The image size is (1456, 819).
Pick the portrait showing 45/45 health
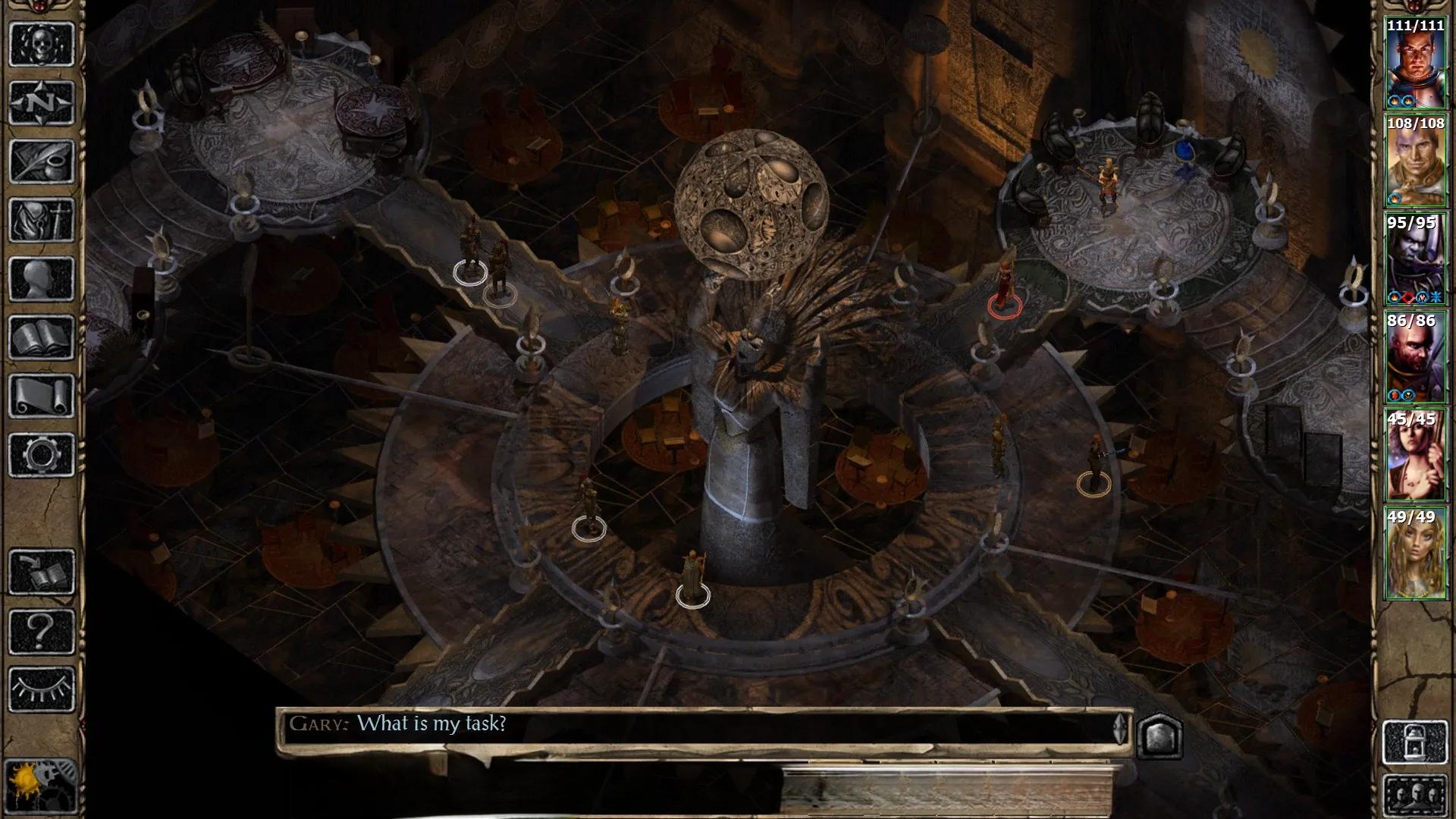[1415, 456]
